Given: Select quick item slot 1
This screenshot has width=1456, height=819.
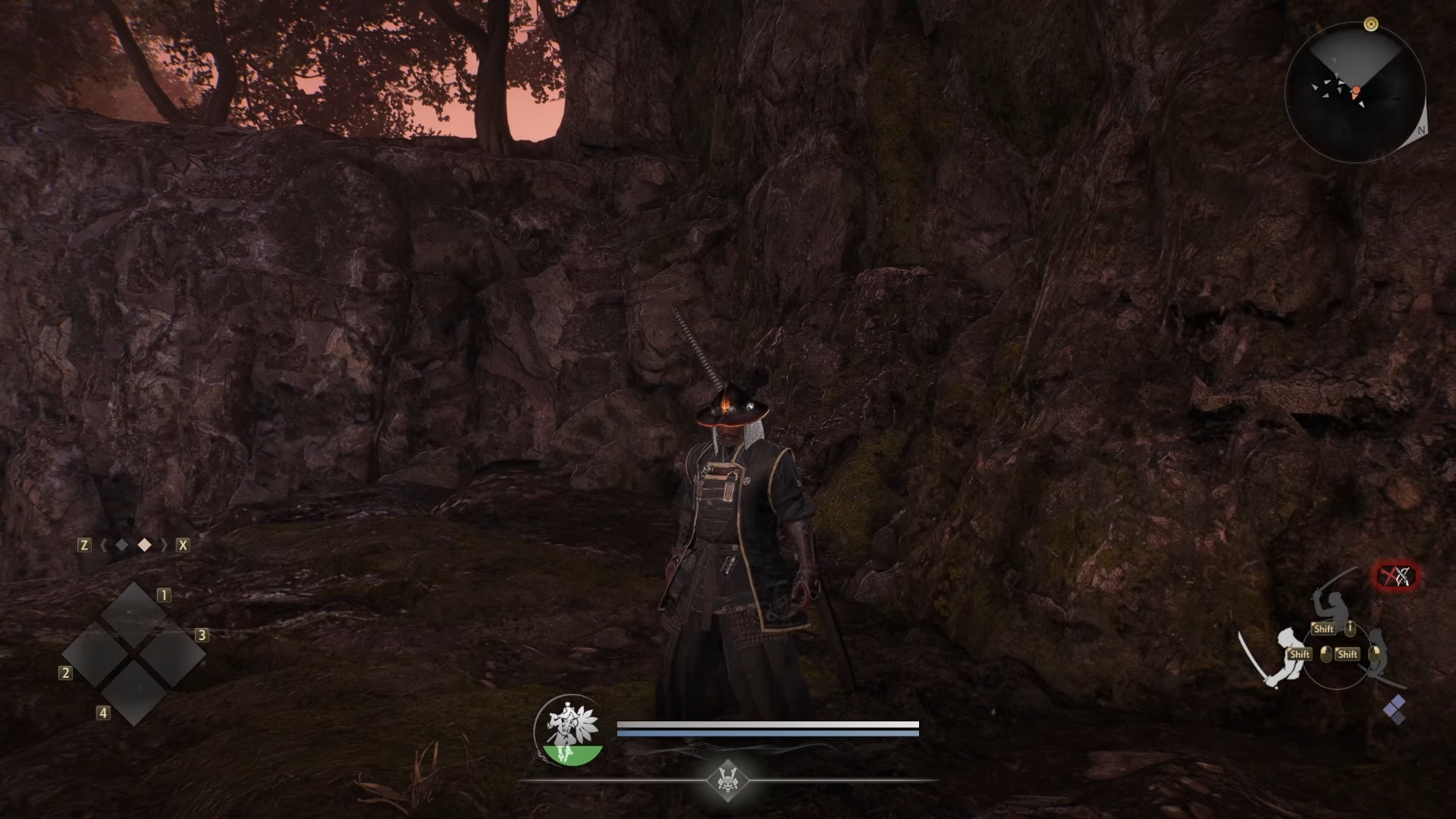Looking at the screenshot, I should (x=134, y=614).
